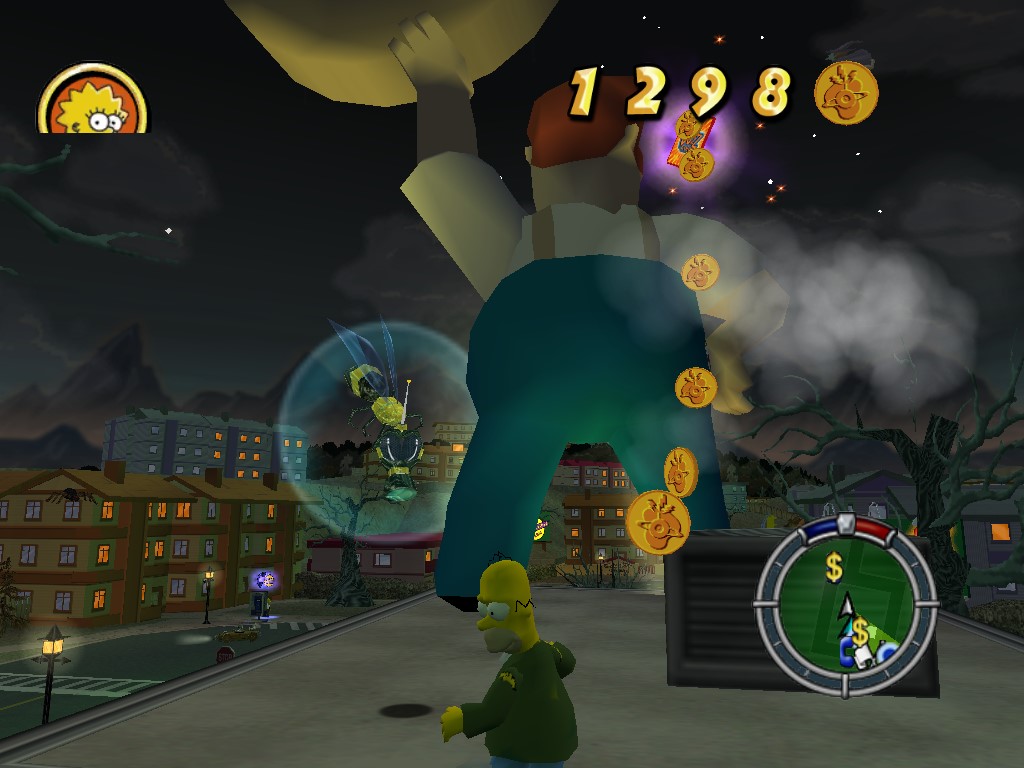Select the gold coin counter icon
This screenshot has width=1024, height=768.
point(846,94)
